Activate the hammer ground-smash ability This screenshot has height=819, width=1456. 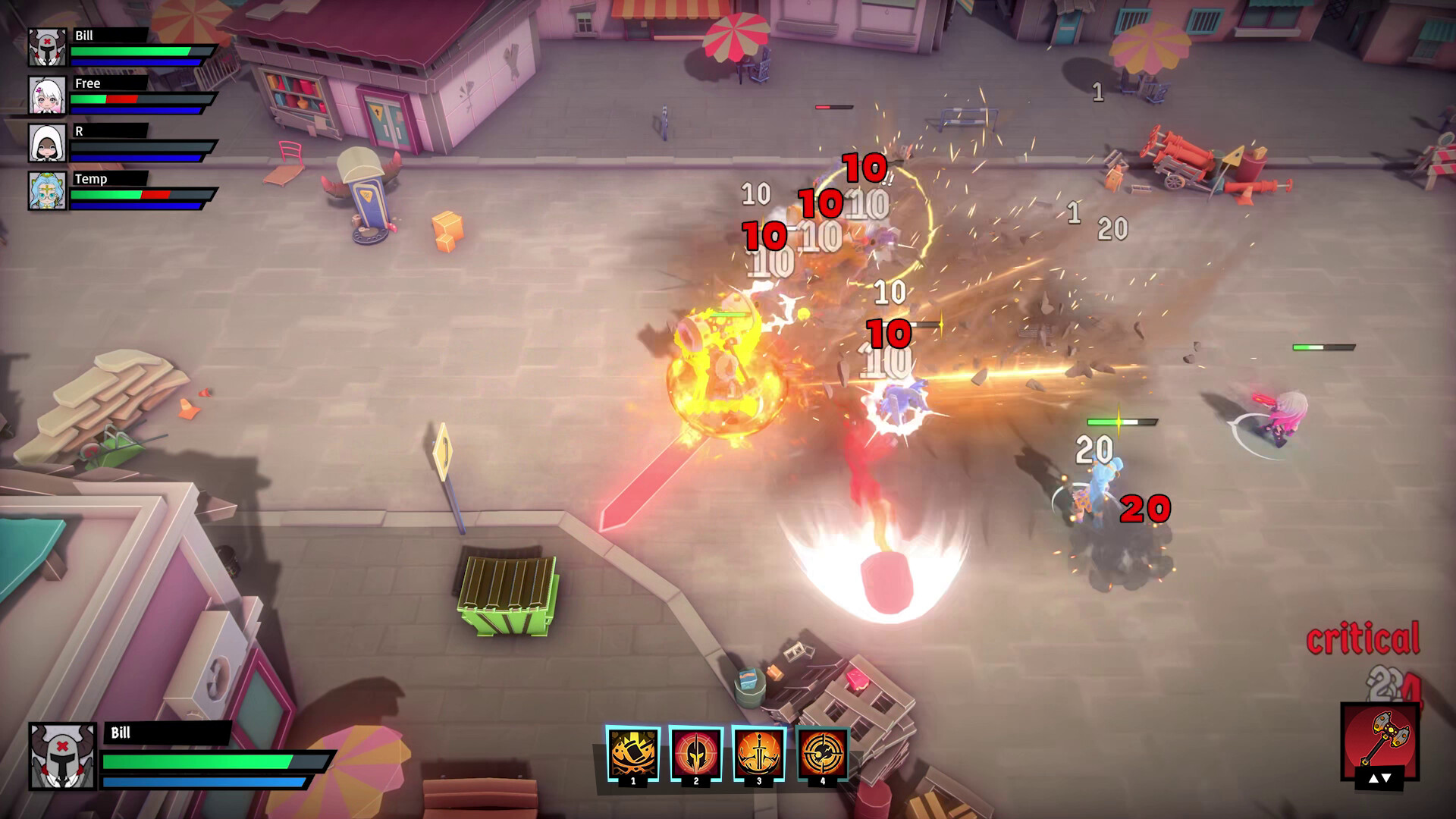pos(633,753)
